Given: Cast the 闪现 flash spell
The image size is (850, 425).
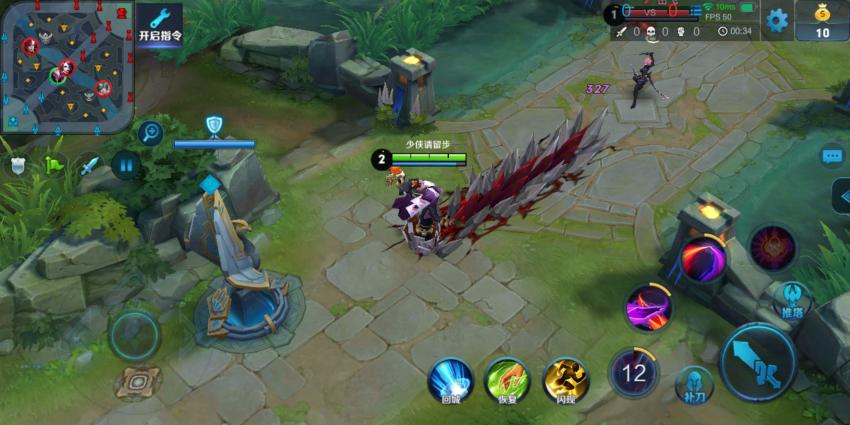Looking at the screenshot, I should click(566, 381).
